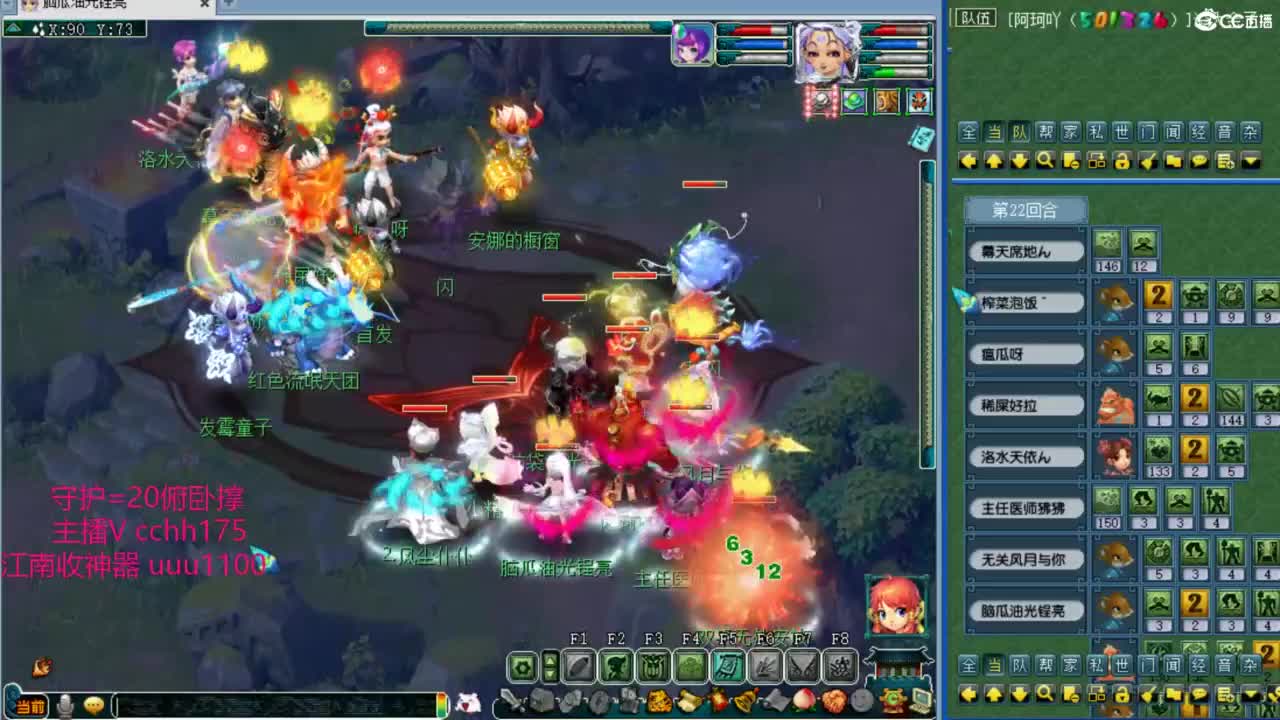
Task: Click the padlock icon to lock chat
Action: (1121, 160)
